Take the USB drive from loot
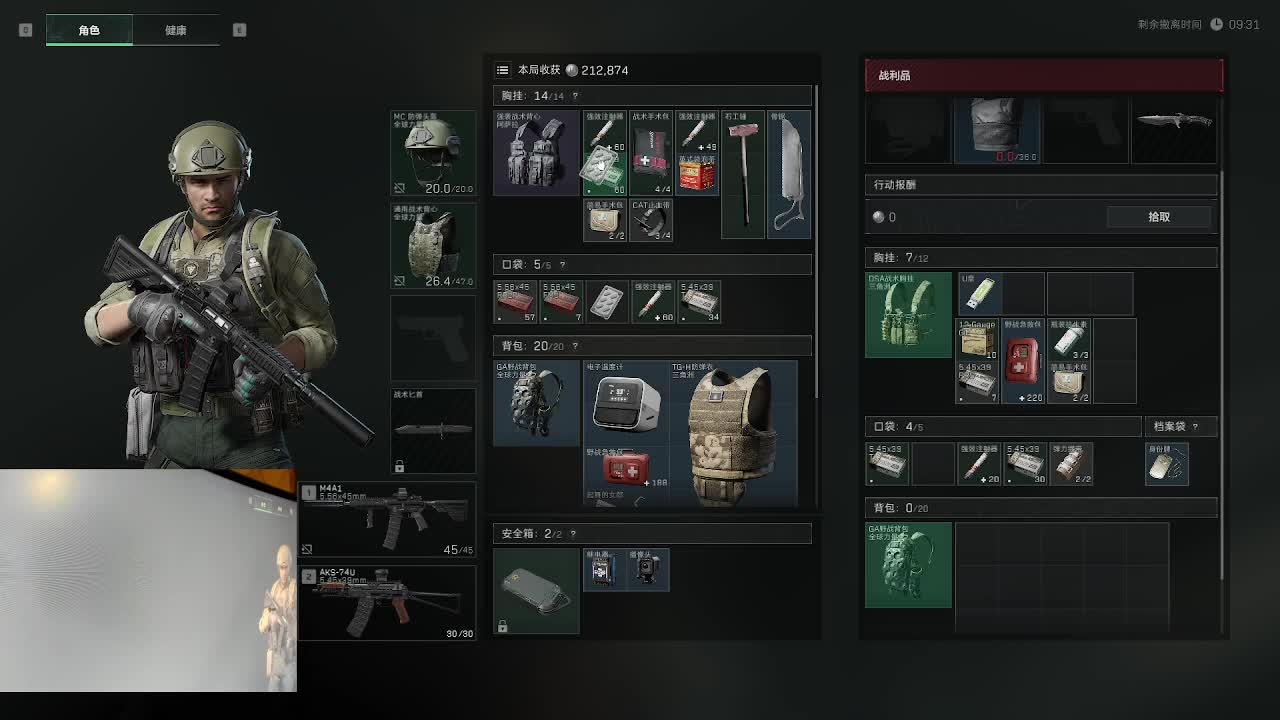 pos(979,293)
